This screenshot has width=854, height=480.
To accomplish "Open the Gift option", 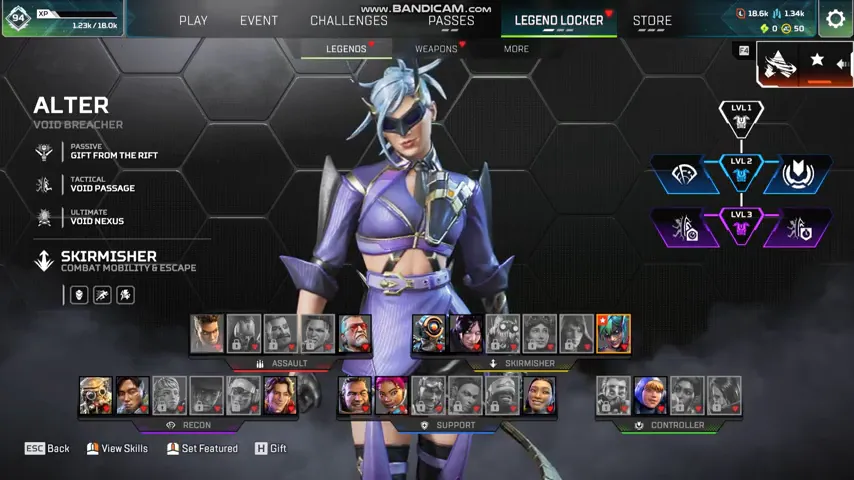I will [x=271, y=449].
